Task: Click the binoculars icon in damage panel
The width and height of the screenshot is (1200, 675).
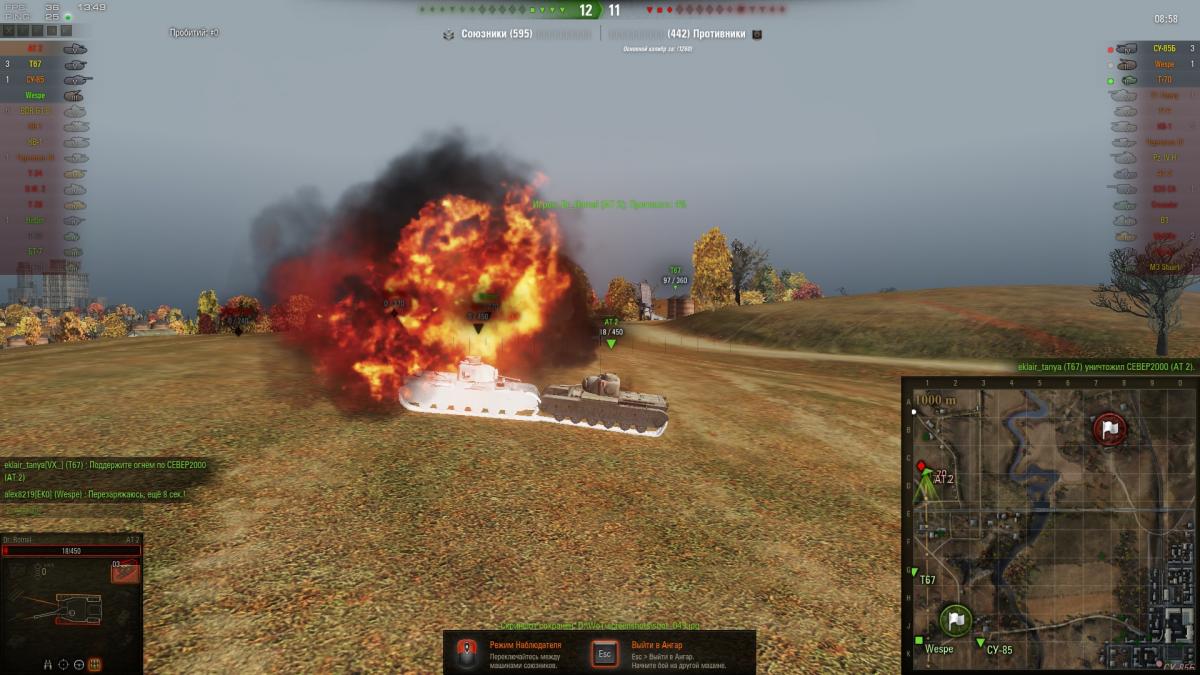Action: [x=47, y=663]
